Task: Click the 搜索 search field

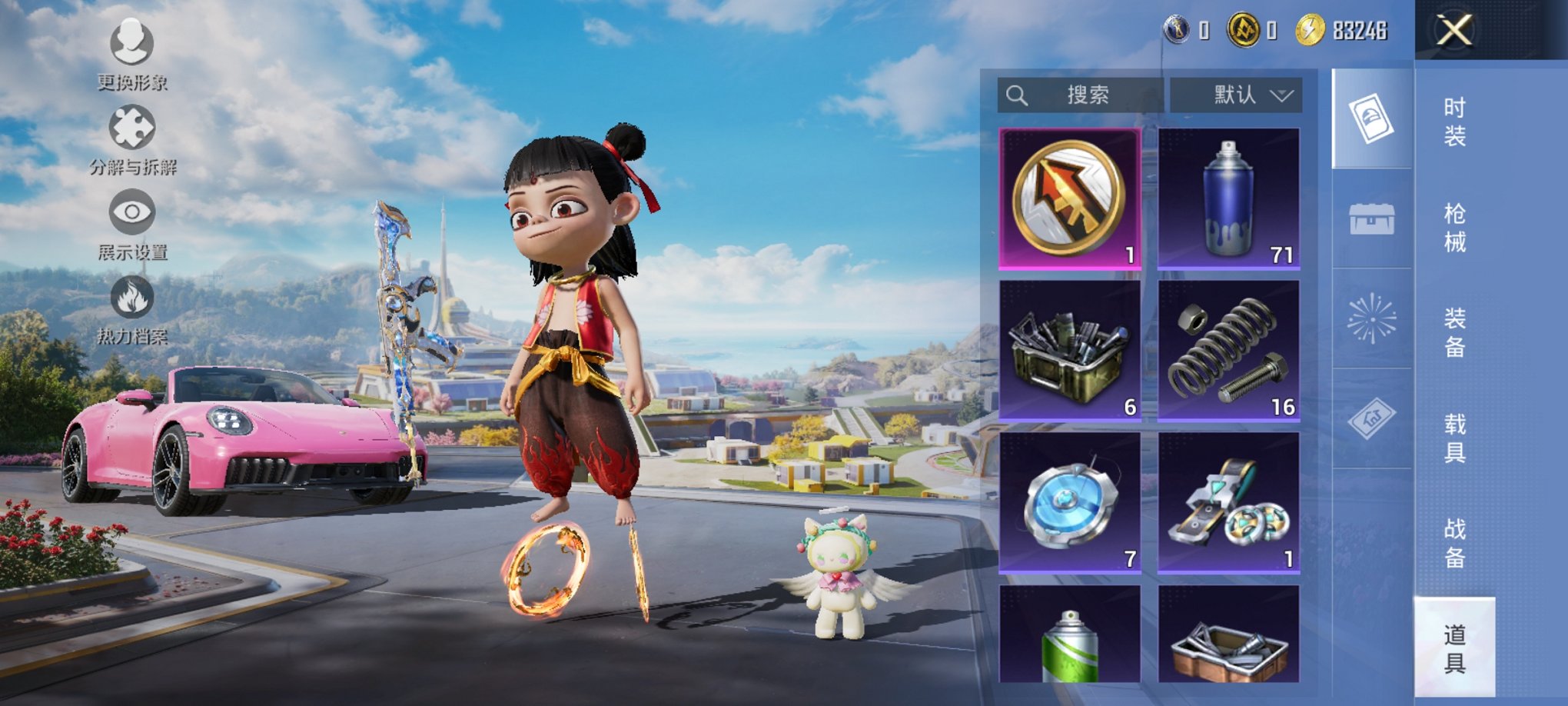Action: coord(1080,95)
